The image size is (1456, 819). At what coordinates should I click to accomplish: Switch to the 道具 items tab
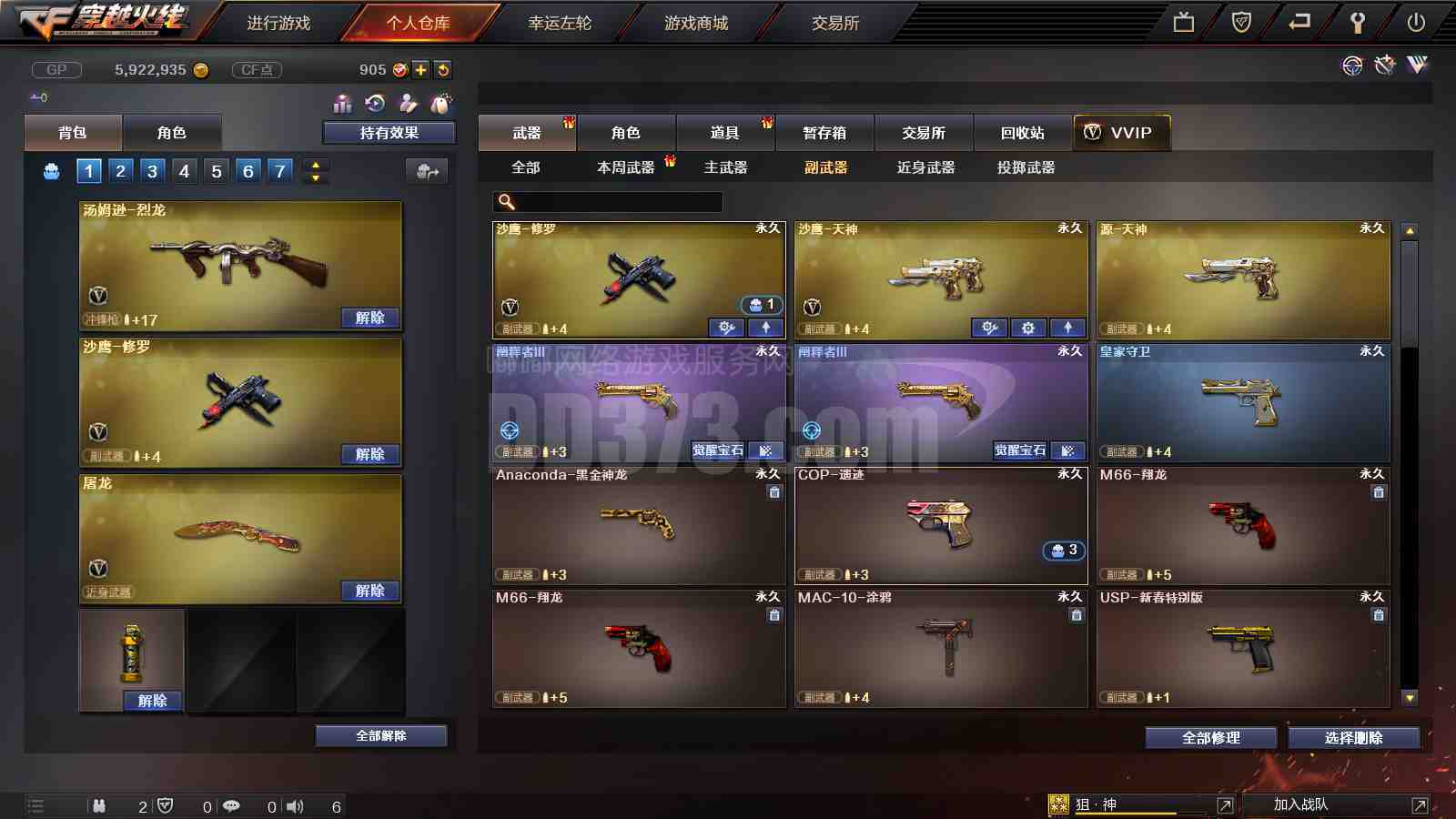(x=724, y=133)
